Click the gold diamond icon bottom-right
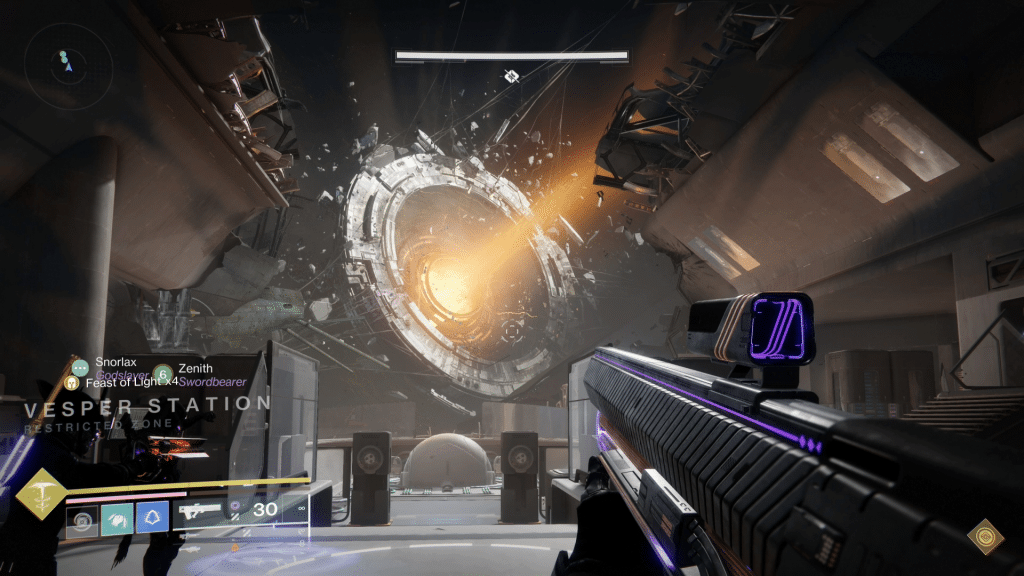Screen dimensions: 1024x576 pos(985,536)
